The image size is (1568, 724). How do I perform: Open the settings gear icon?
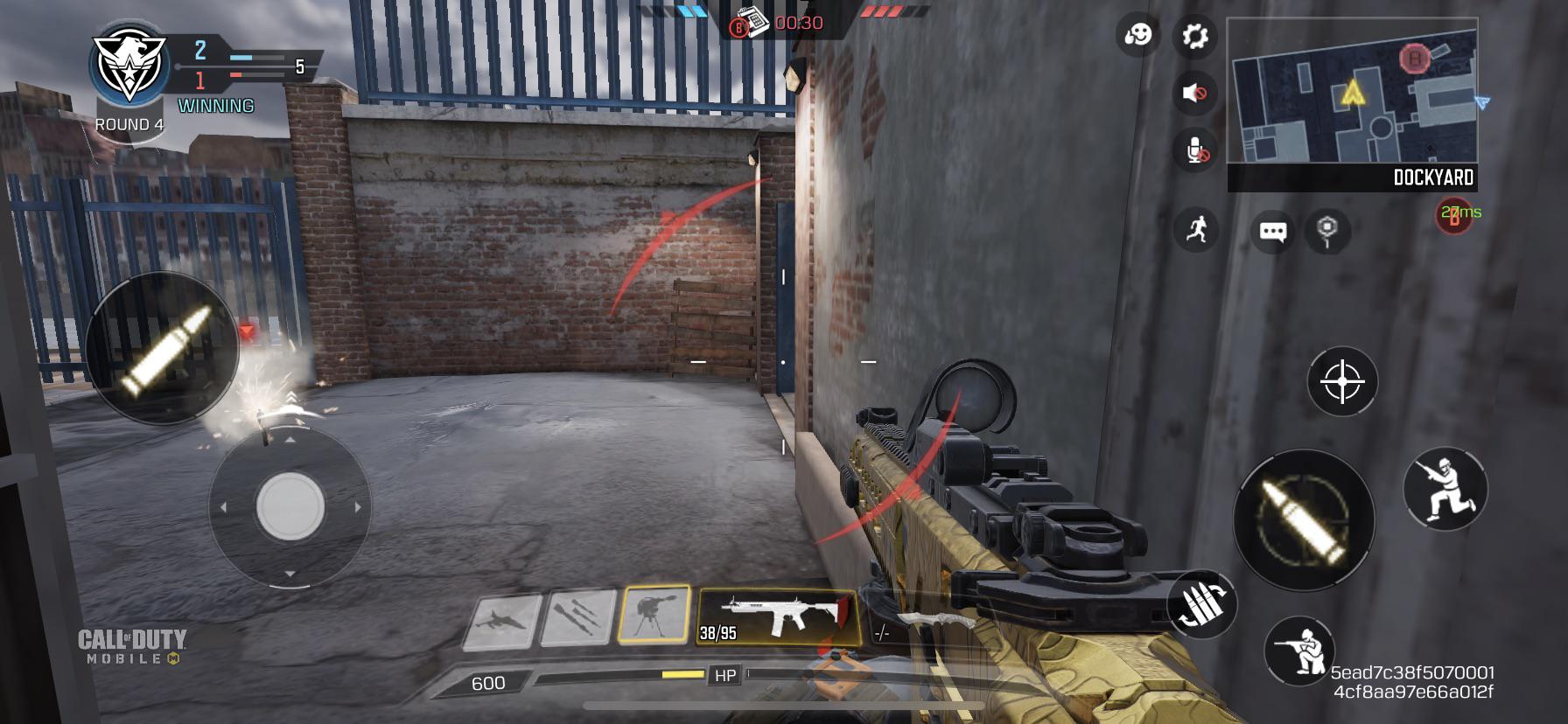click(x=1197, y=36)
